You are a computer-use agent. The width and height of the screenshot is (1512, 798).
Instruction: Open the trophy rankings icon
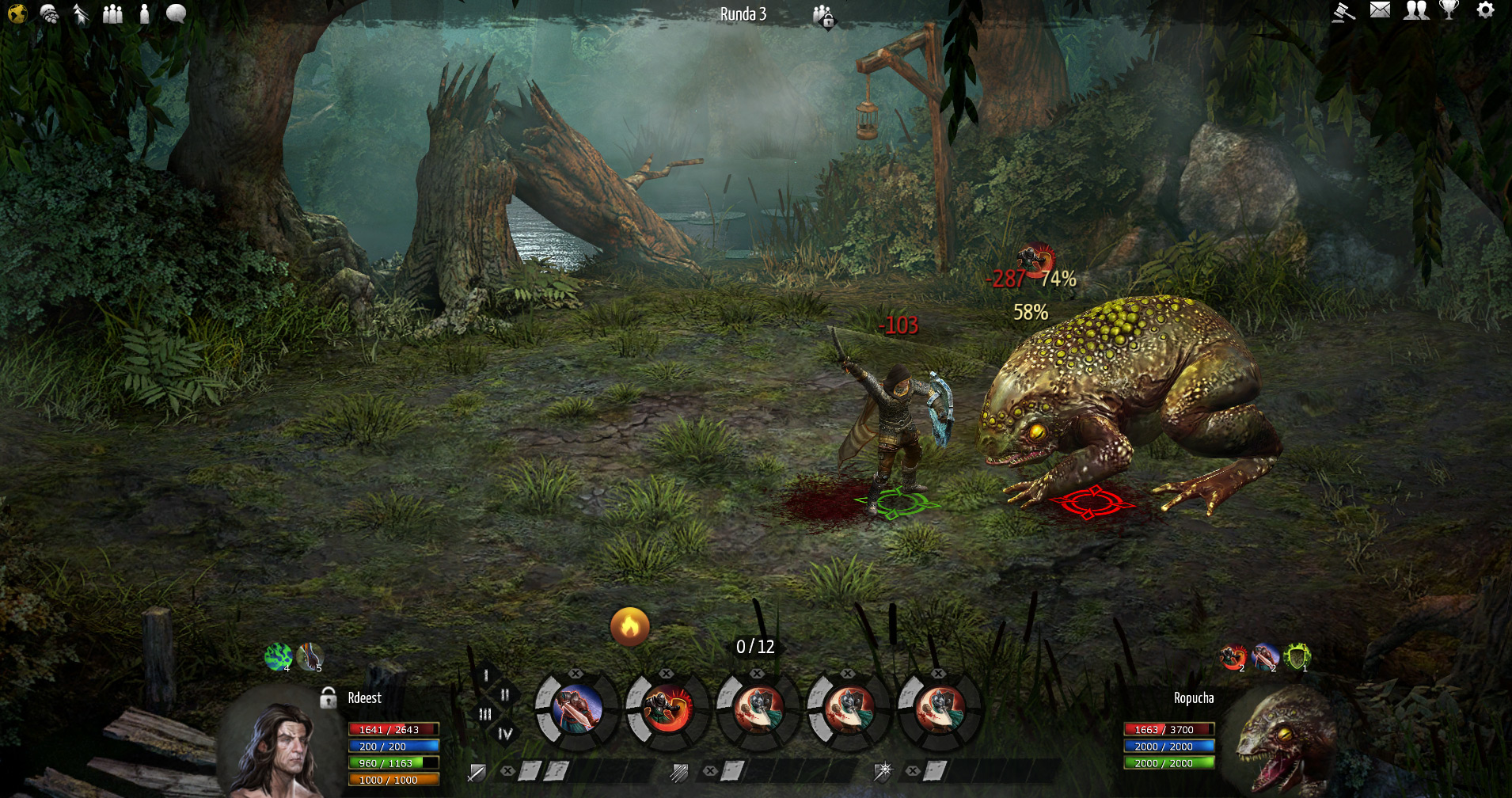1449,10
